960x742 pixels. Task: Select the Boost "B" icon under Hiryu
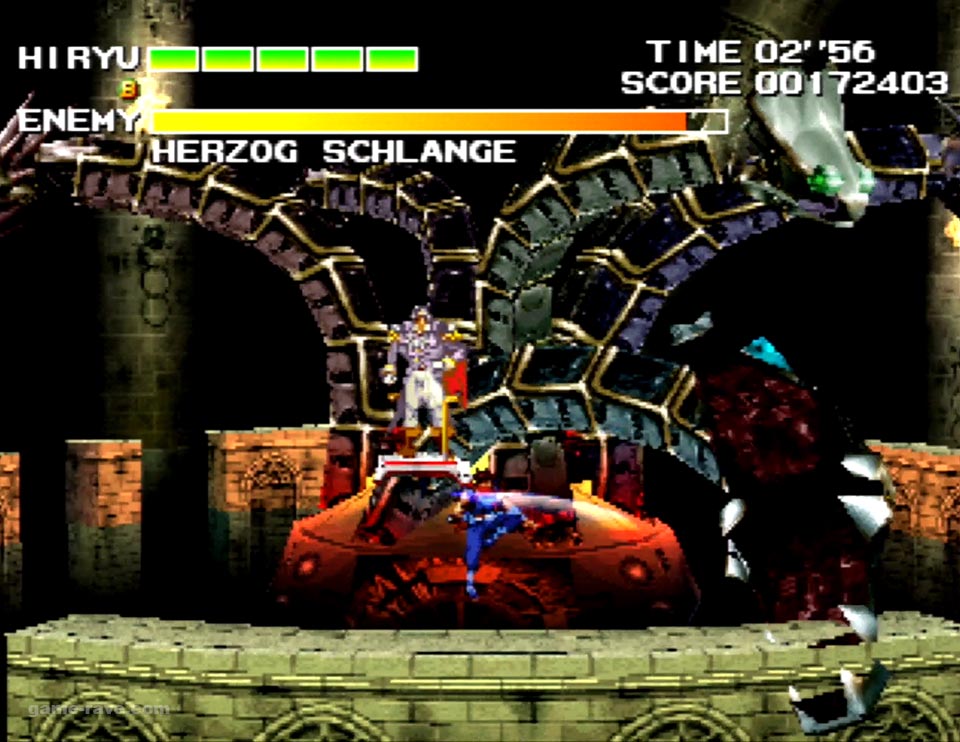pos(128,89)
